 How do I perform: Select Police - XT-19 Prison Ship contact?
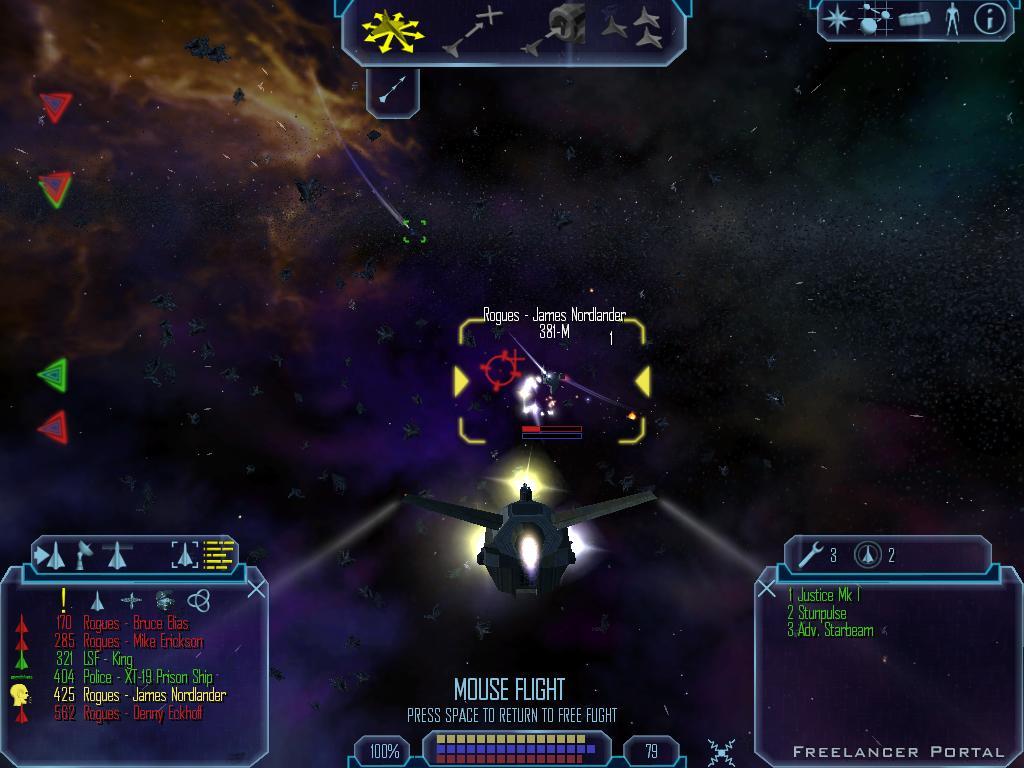pyautogui.click(x=147, y=678)
